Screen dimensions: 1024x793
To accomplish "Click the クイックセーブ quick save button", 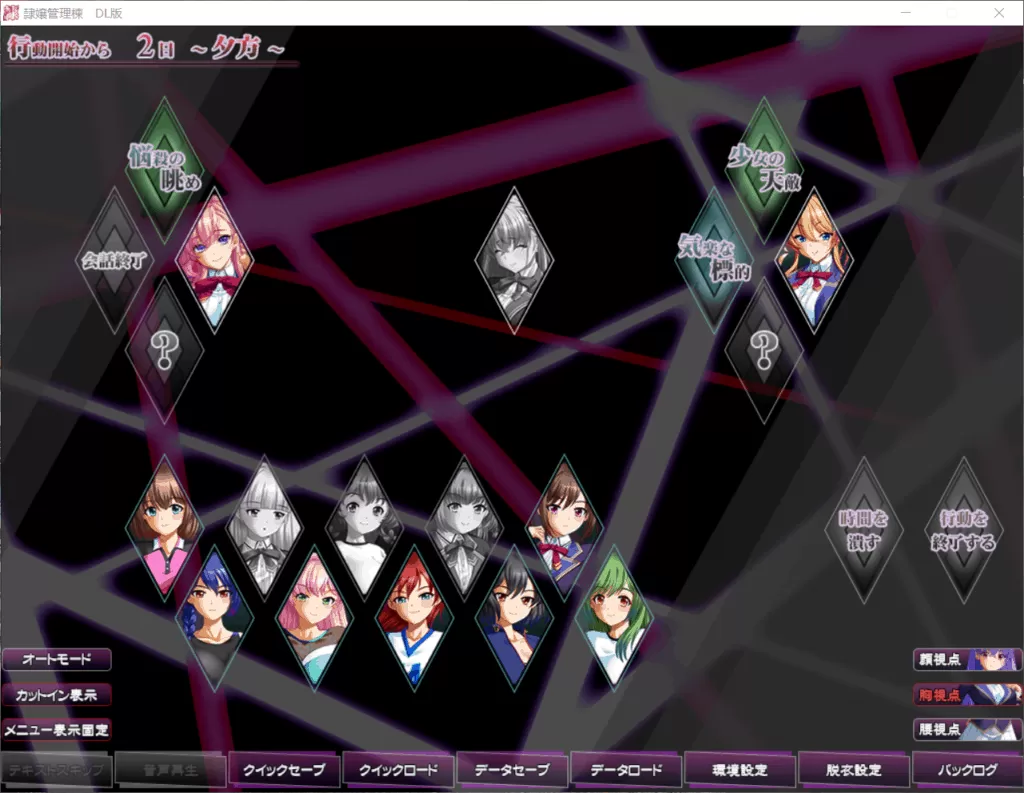I will click(x=284, y=770).
